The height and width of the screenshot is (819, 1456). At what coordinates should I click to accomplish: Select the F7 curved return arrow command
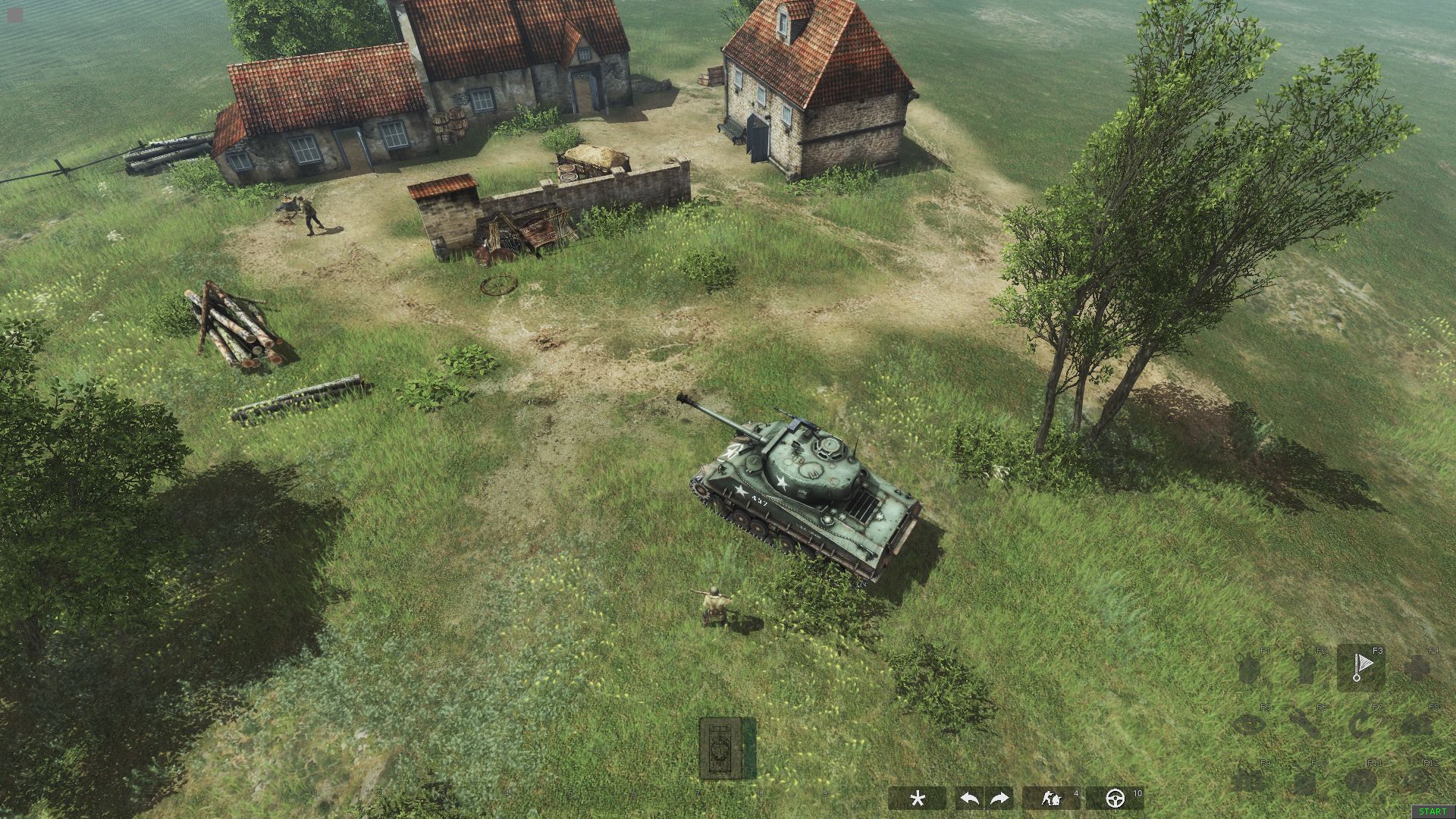(x=1362, y=725)
